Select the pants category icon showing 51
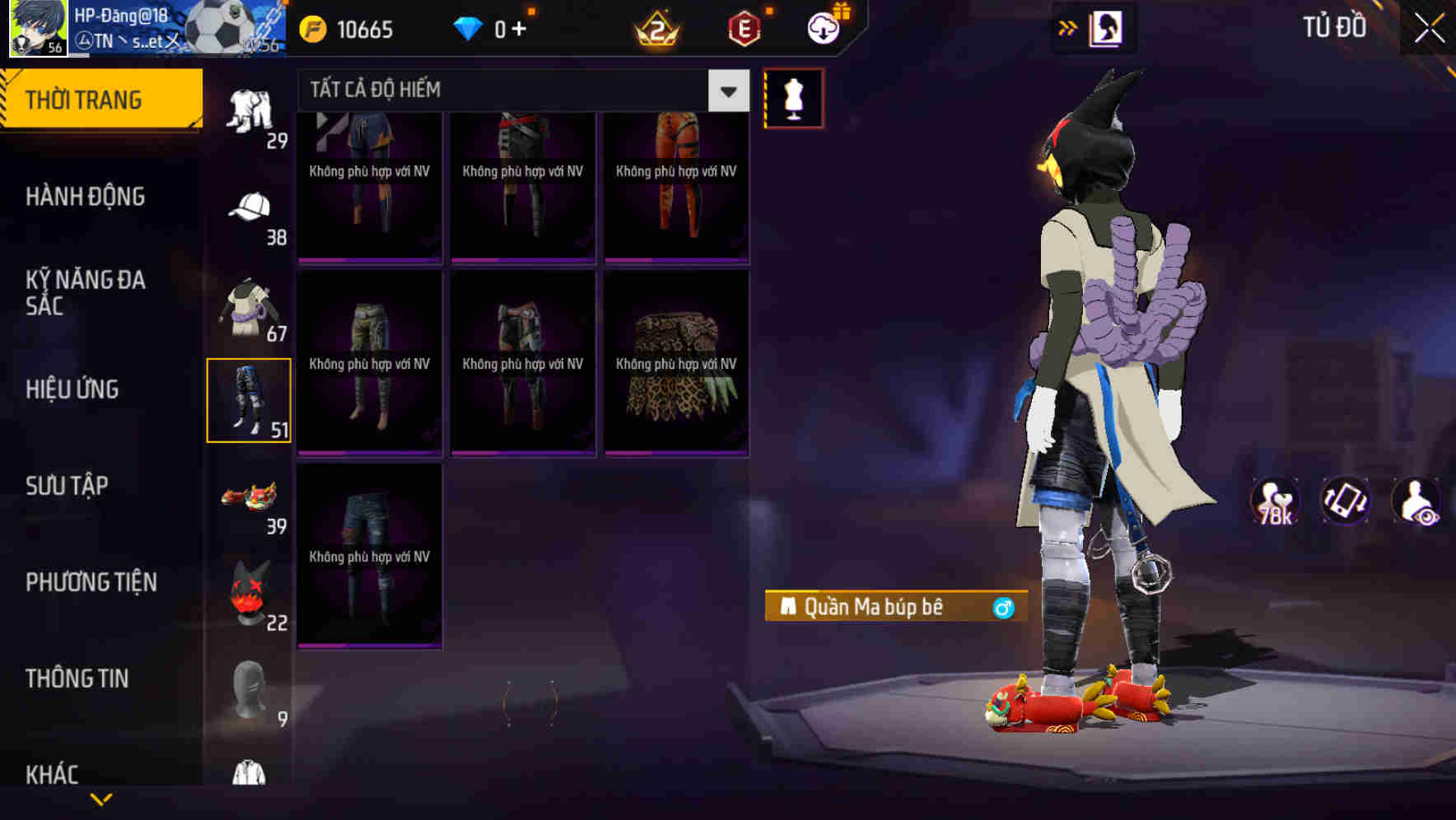The image size is (1456, 820). (250, 399)
